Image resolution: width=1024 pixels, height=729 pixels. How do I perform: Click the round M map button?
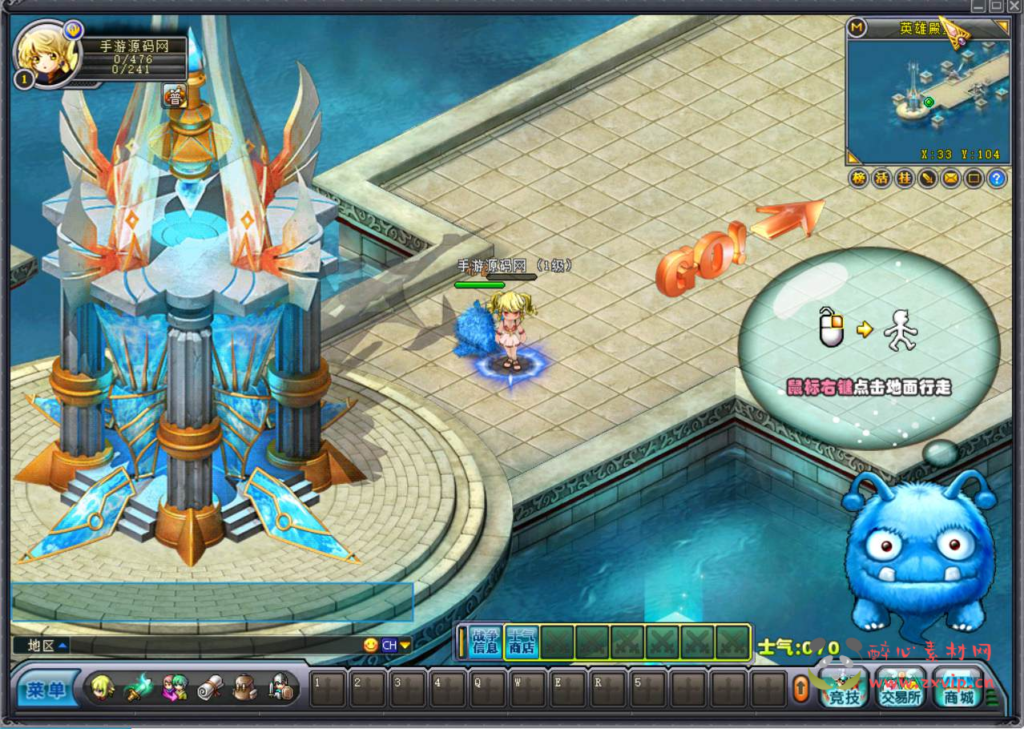click(857, 27)
